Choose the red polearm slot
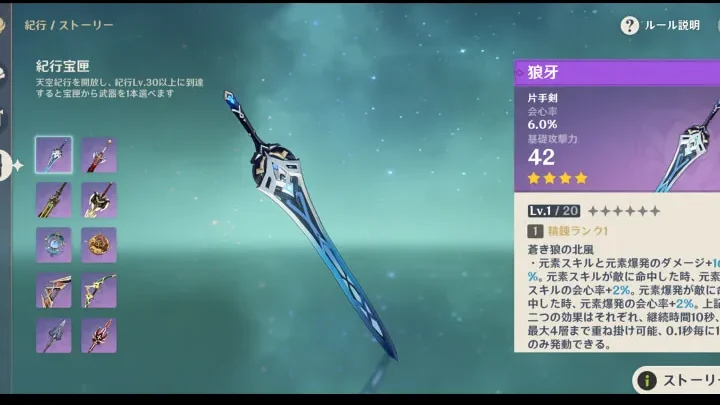Viewport: 720px width, 405px height. pos(99,335)
